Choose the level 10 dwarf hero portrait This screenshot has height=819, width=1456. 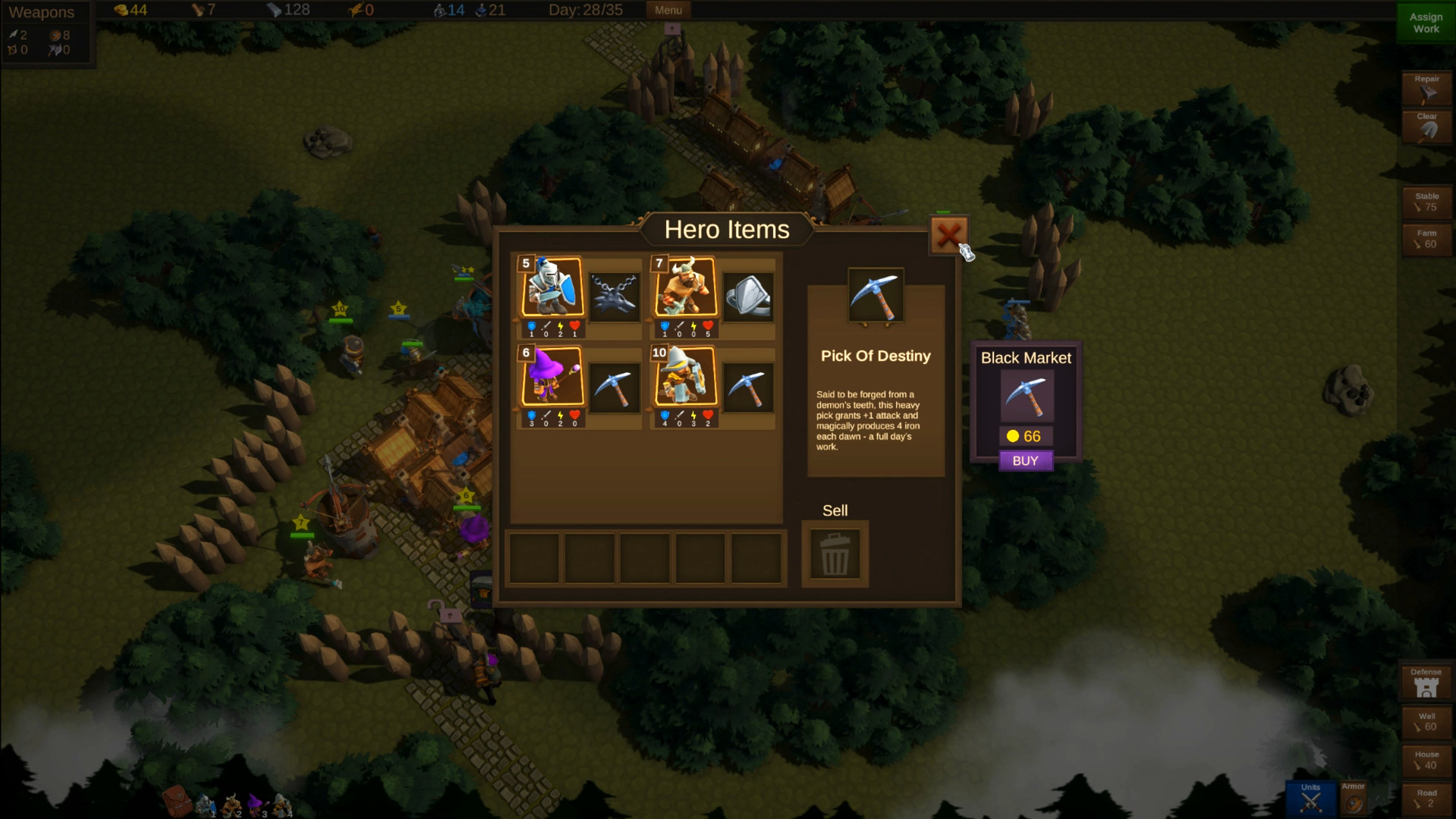coord(686,377)
